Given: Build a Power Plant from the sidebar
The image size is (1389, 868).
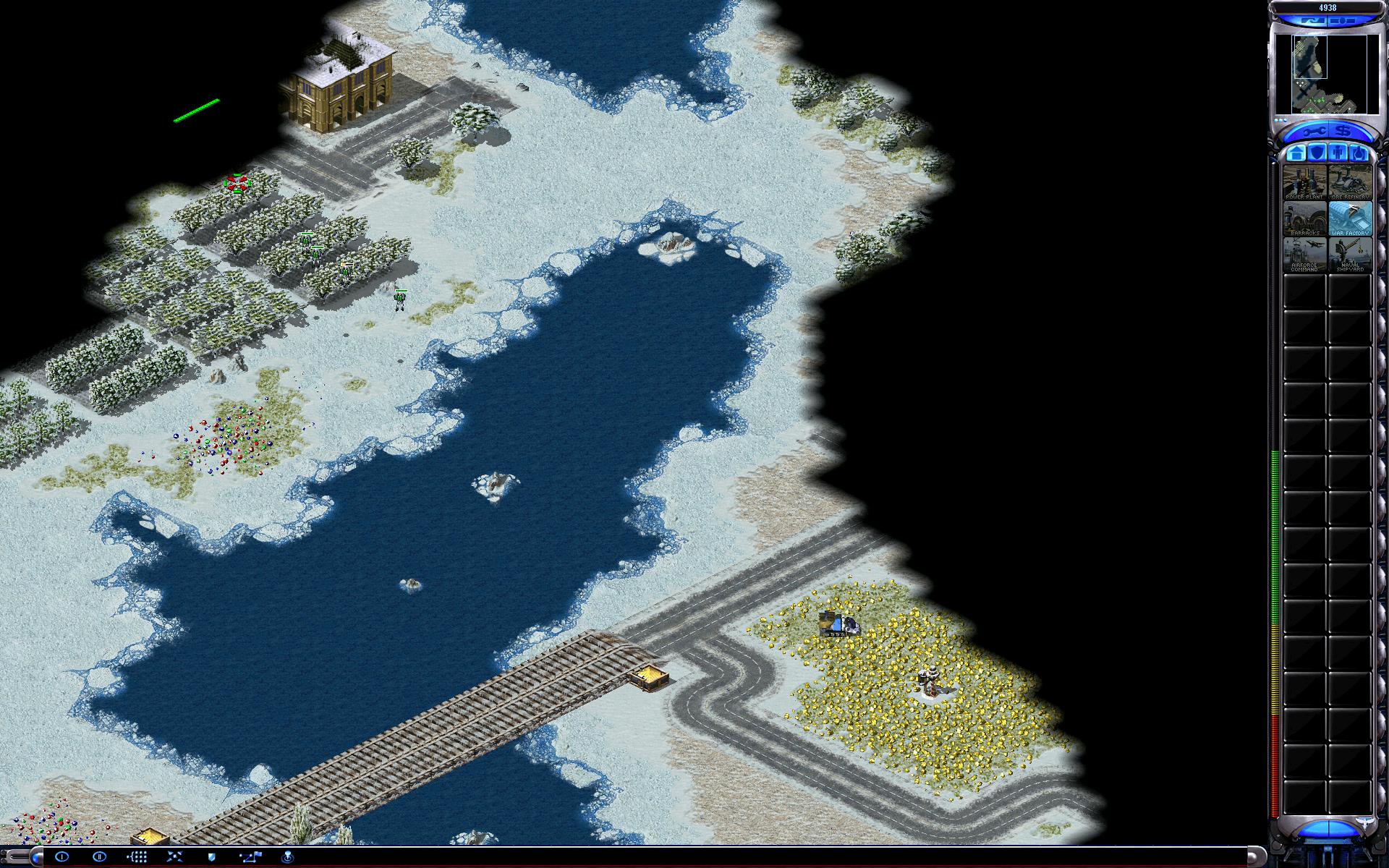Looking at the screenshot, I should pos(1304,182).
